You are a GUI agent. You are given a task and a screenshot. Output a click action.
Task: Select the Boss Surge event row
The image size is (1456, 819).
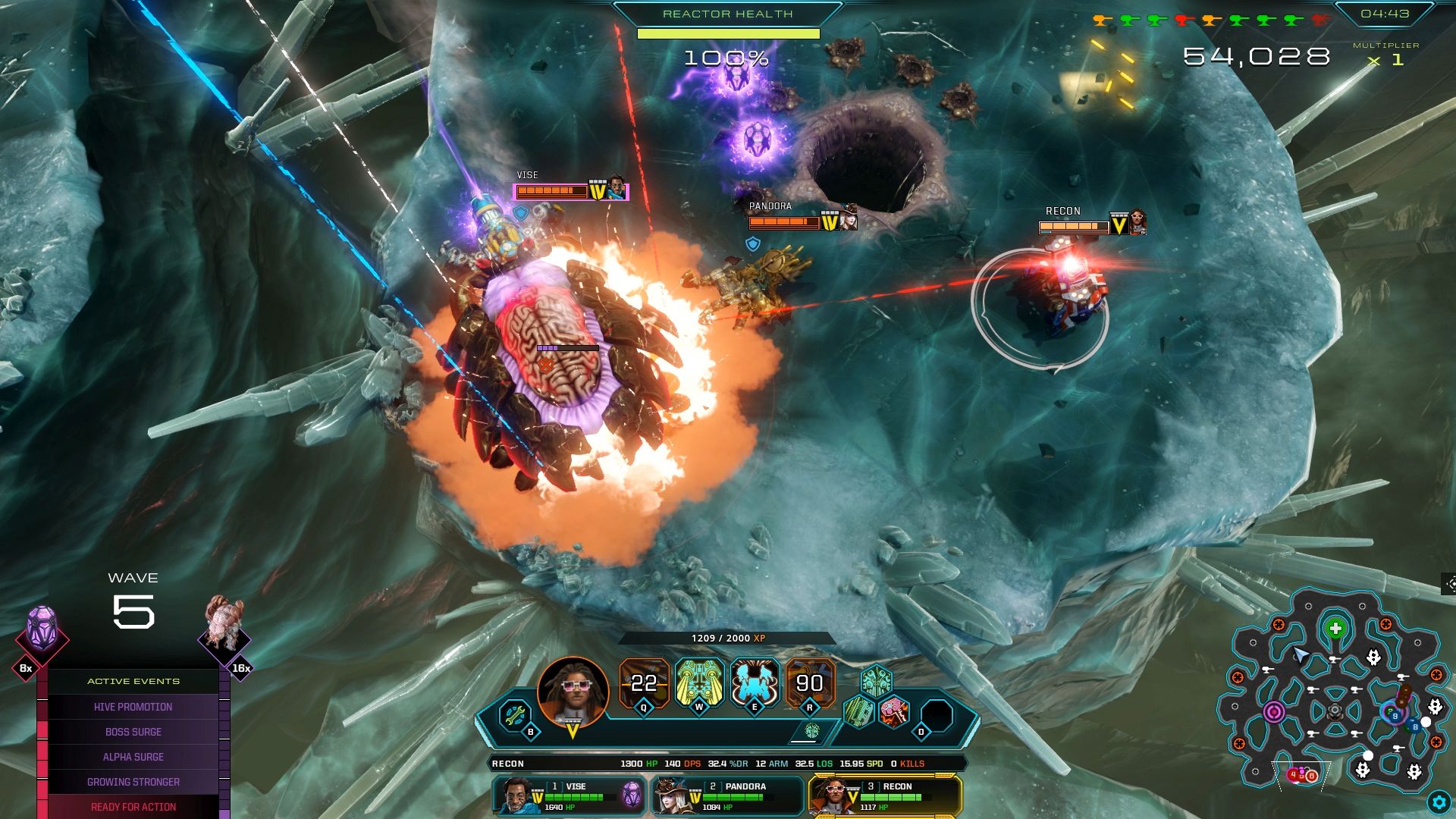point(133,732)
